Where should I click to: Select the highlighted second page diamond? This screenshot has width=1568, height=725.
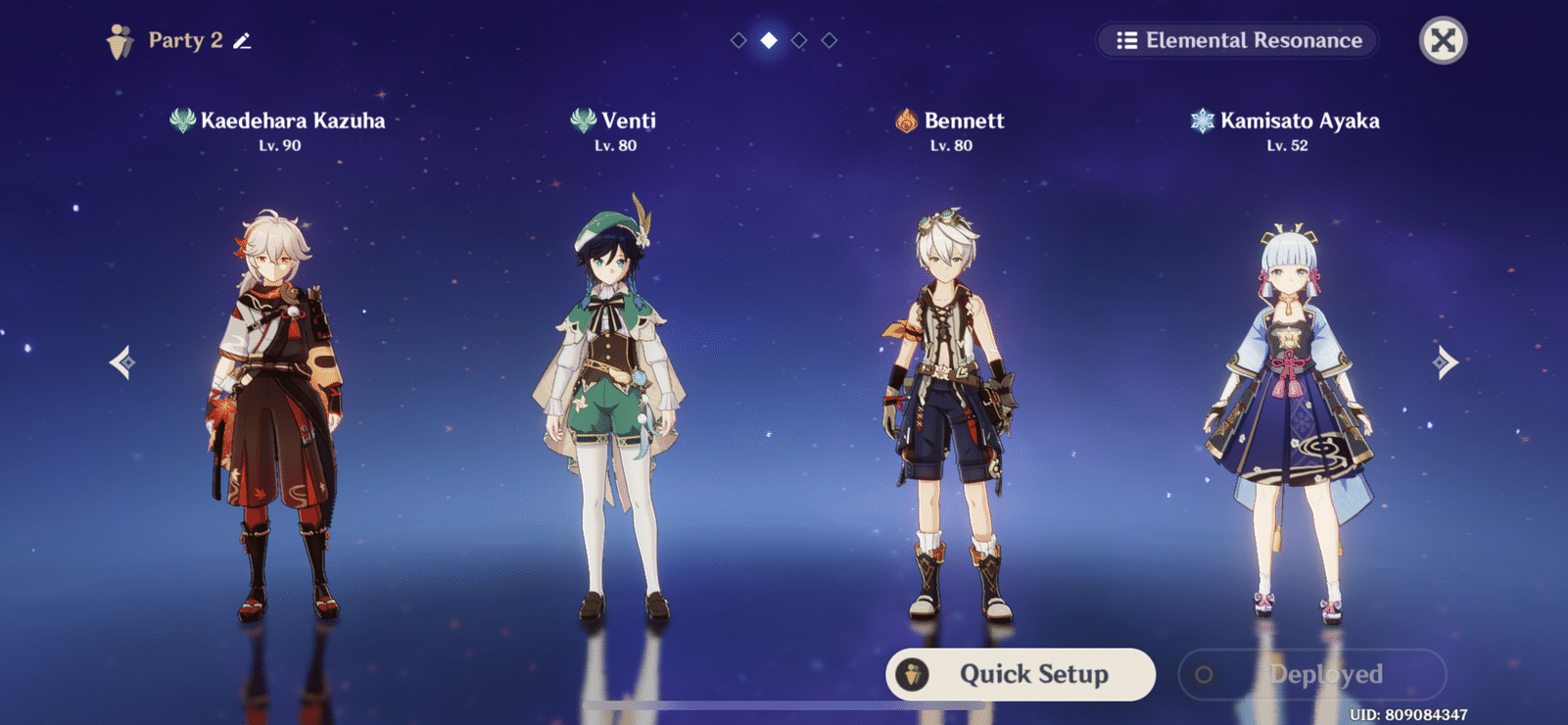768,41
